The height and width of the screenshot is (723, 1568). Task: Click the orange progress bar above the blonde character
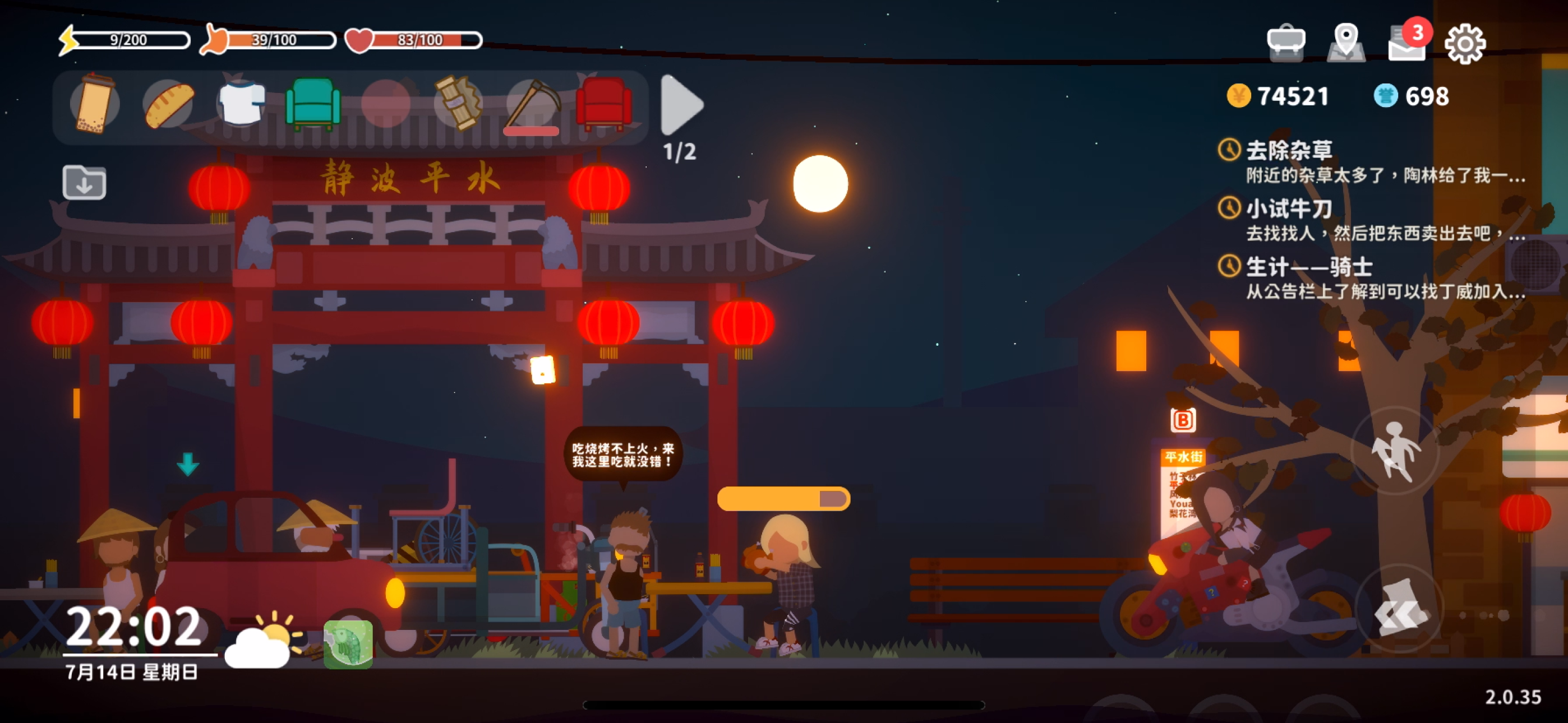click(x=782, y=499)
